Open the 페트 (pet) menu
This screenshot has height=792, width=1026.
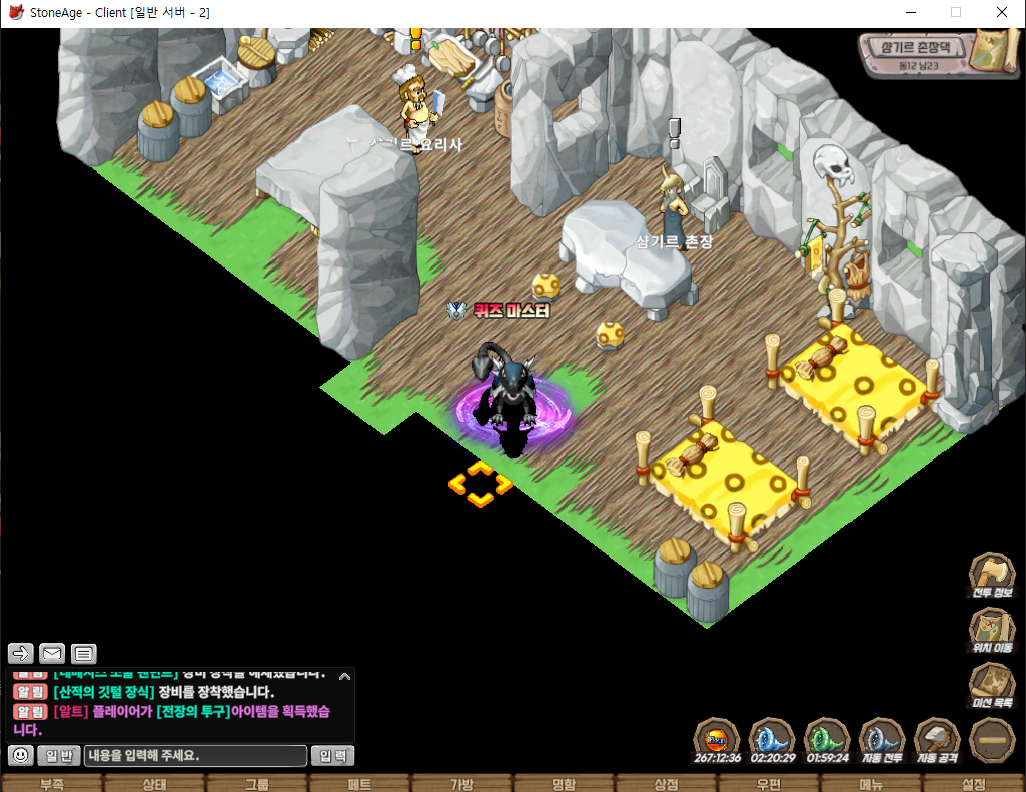359,784
